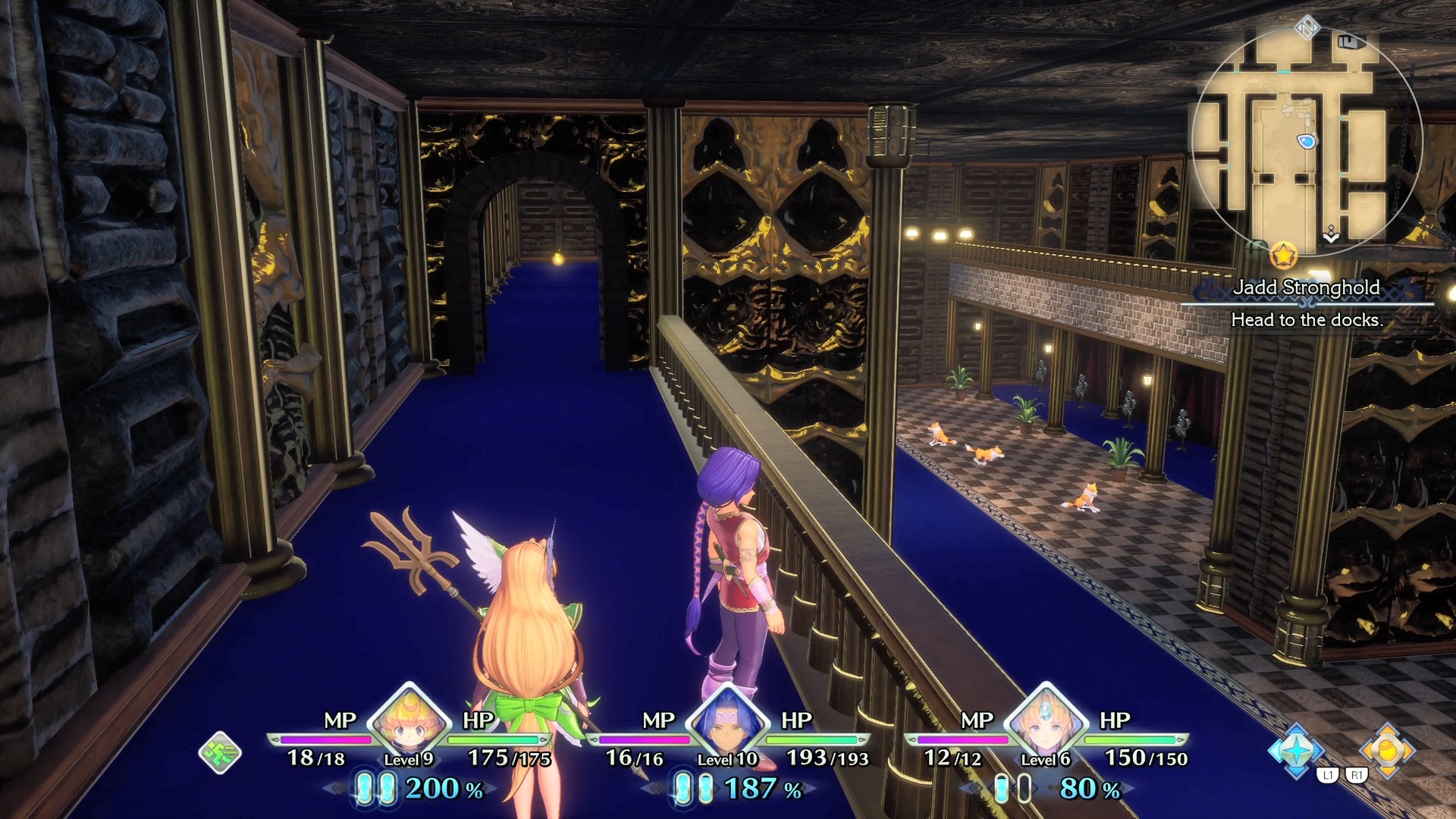This screenshot has width=1456, height=819.
Task: Choose the purple-haired Level 10 character portrait
Action: click(x=727, y=722)
